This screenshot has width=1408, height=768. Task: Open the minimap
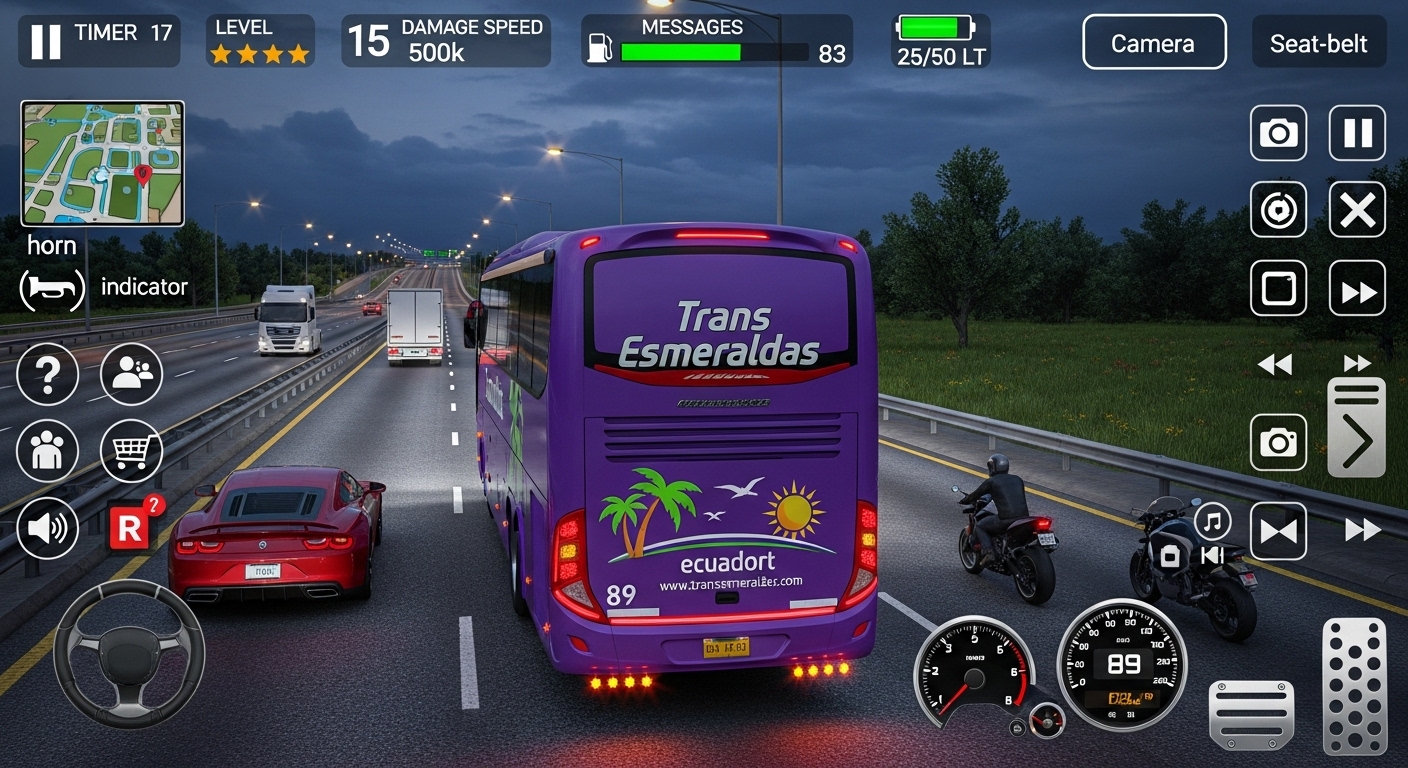coord(102,163)
